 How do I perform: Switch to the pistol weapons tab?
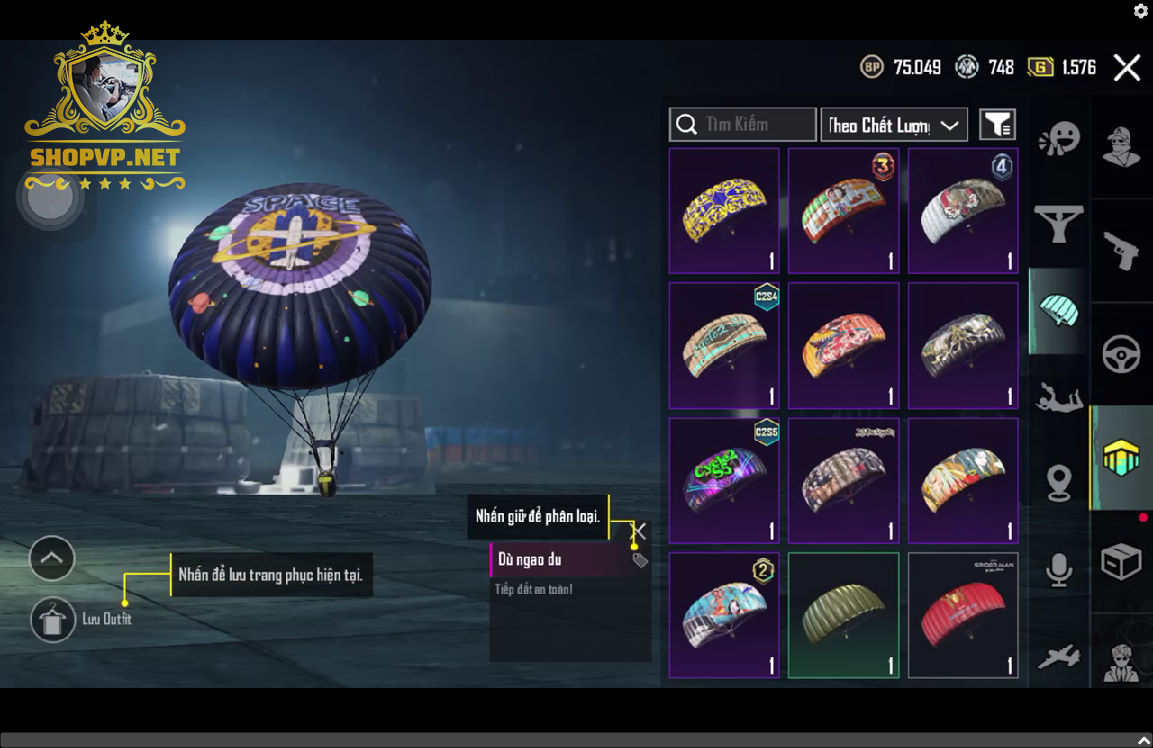(x=1121, y=251)
